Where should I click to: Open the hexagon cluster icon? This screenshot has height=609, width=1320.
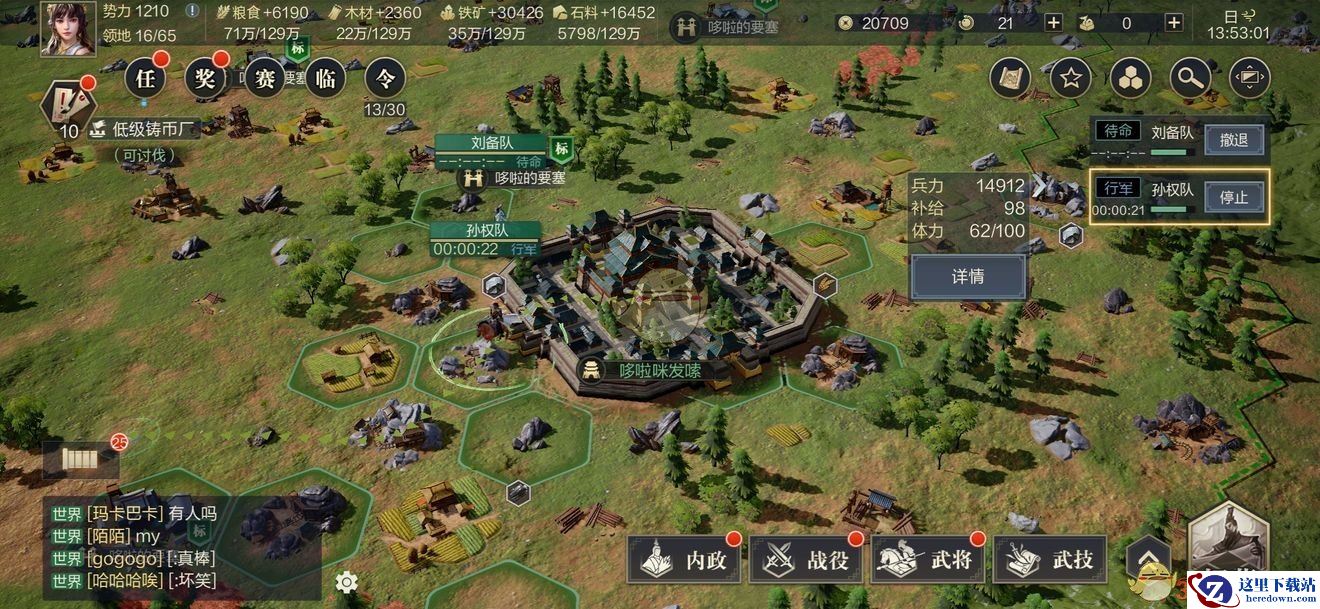[x=1130, y=78]
